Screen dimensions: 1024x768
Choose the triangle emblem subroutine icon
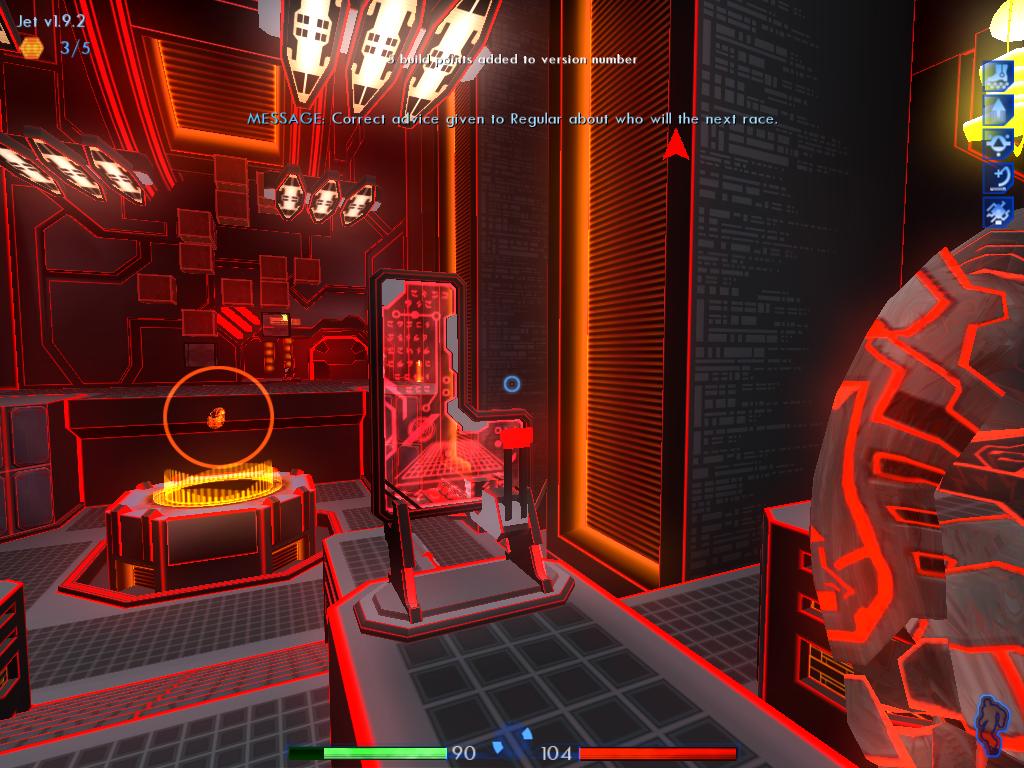[999, 145]
